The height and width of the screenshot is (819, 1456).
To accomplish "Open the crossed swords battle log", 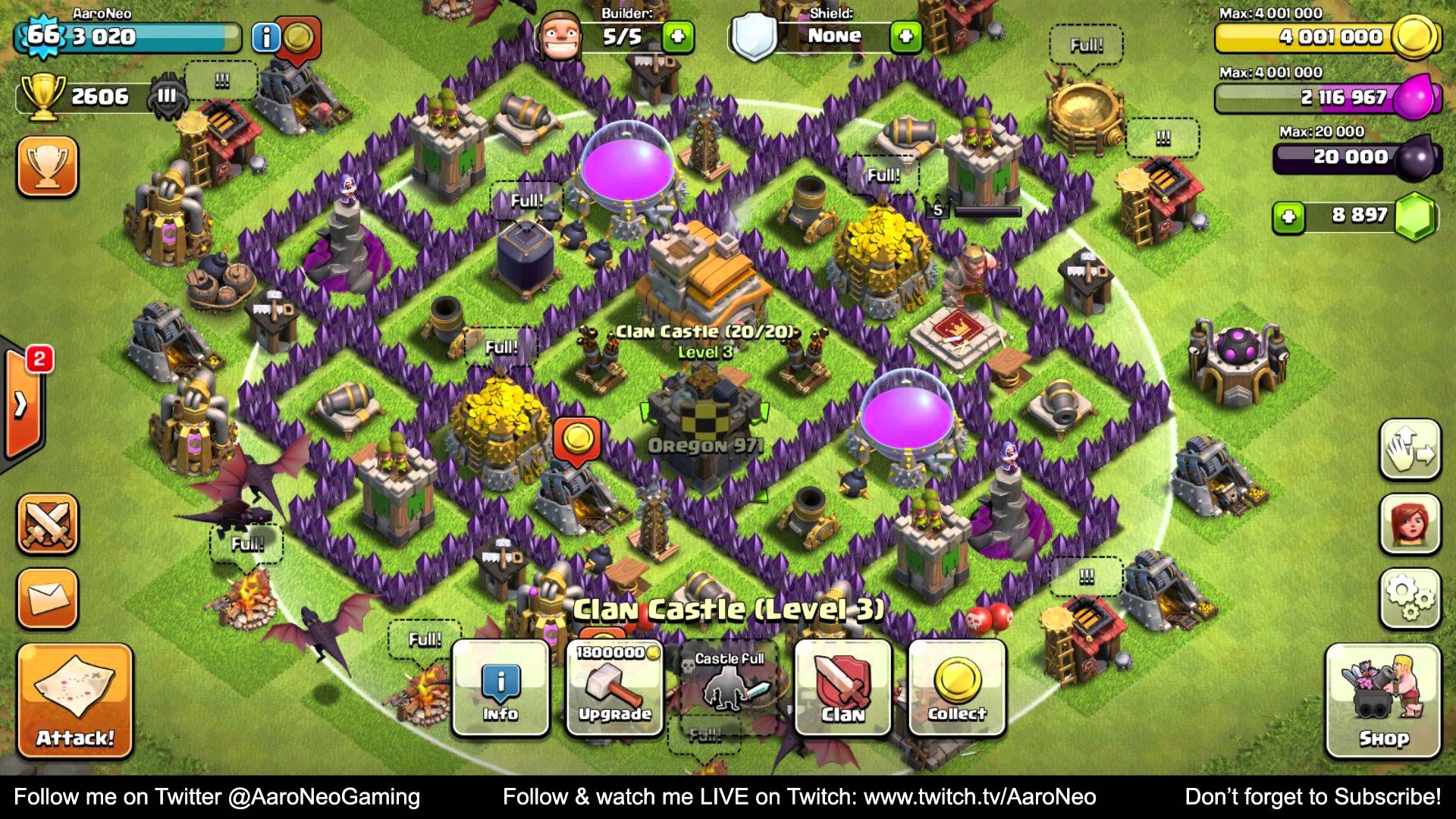I will point(47,523).
